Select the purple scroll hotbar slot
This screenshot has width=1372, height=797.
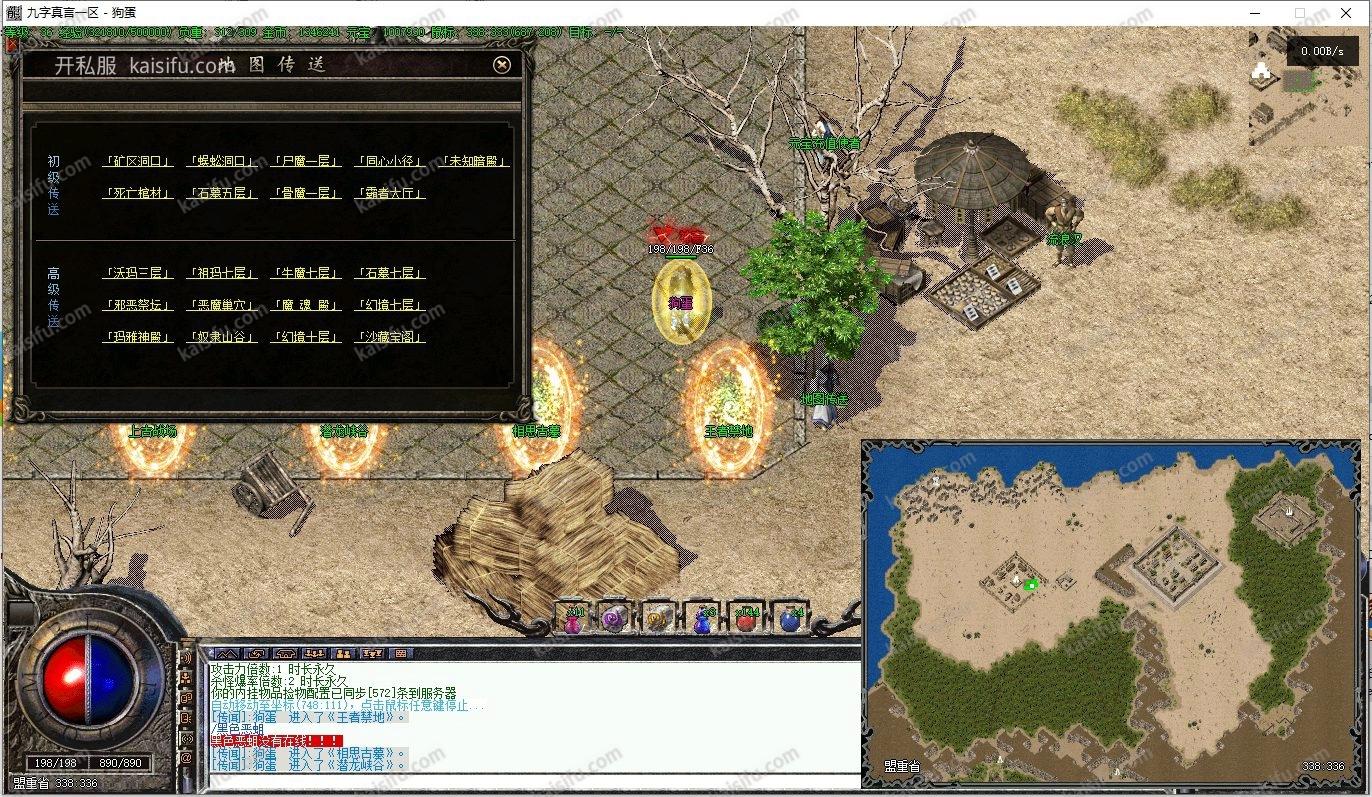point(613,620)
